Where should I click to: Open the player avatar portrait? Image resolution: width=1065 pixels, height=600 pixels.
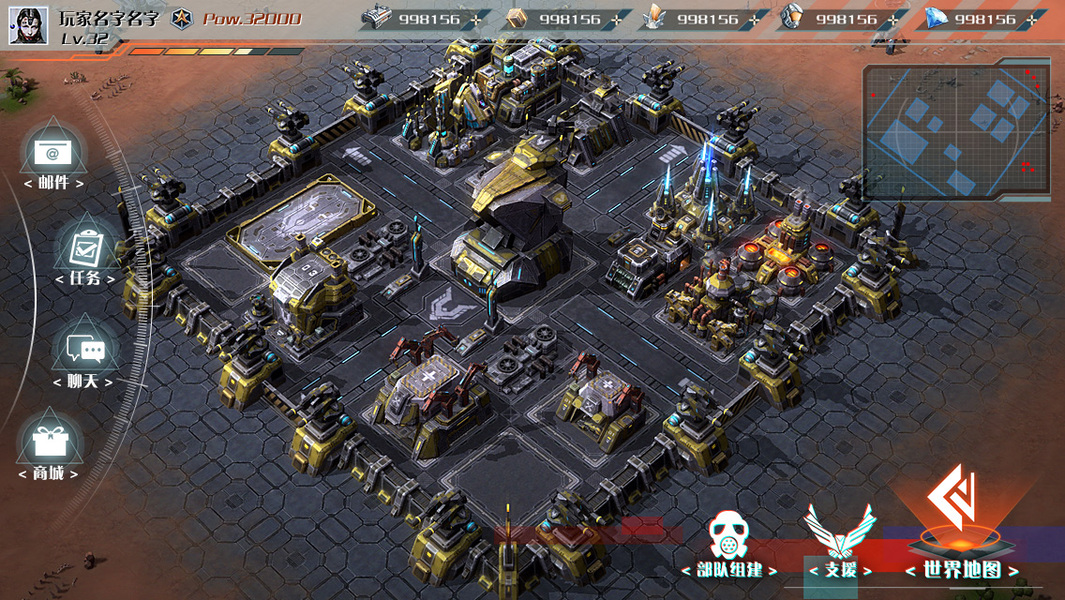coord(28,24)
